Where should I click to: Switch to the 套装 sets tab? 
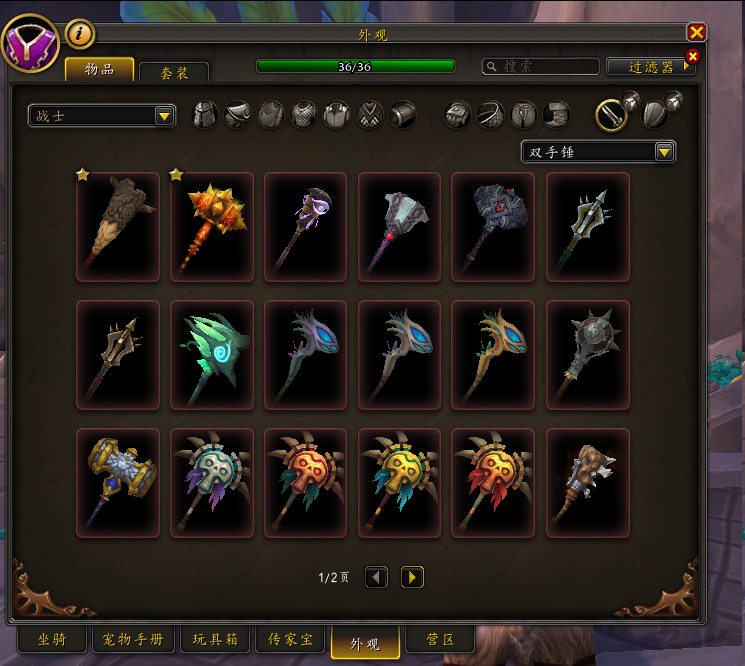[x=173, y=72]
